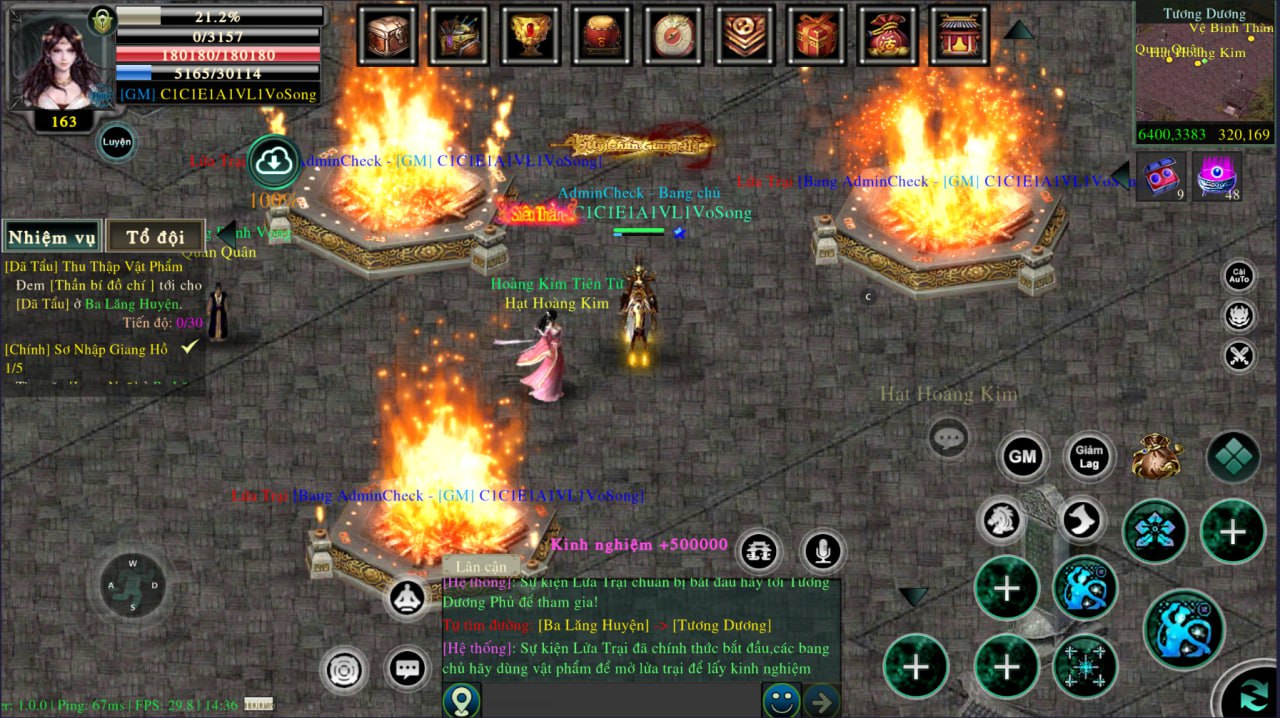The width and height of the screenshot is (1280, 718).
Task: Switch to the Tổ đội tab
Action: [155, 237]
